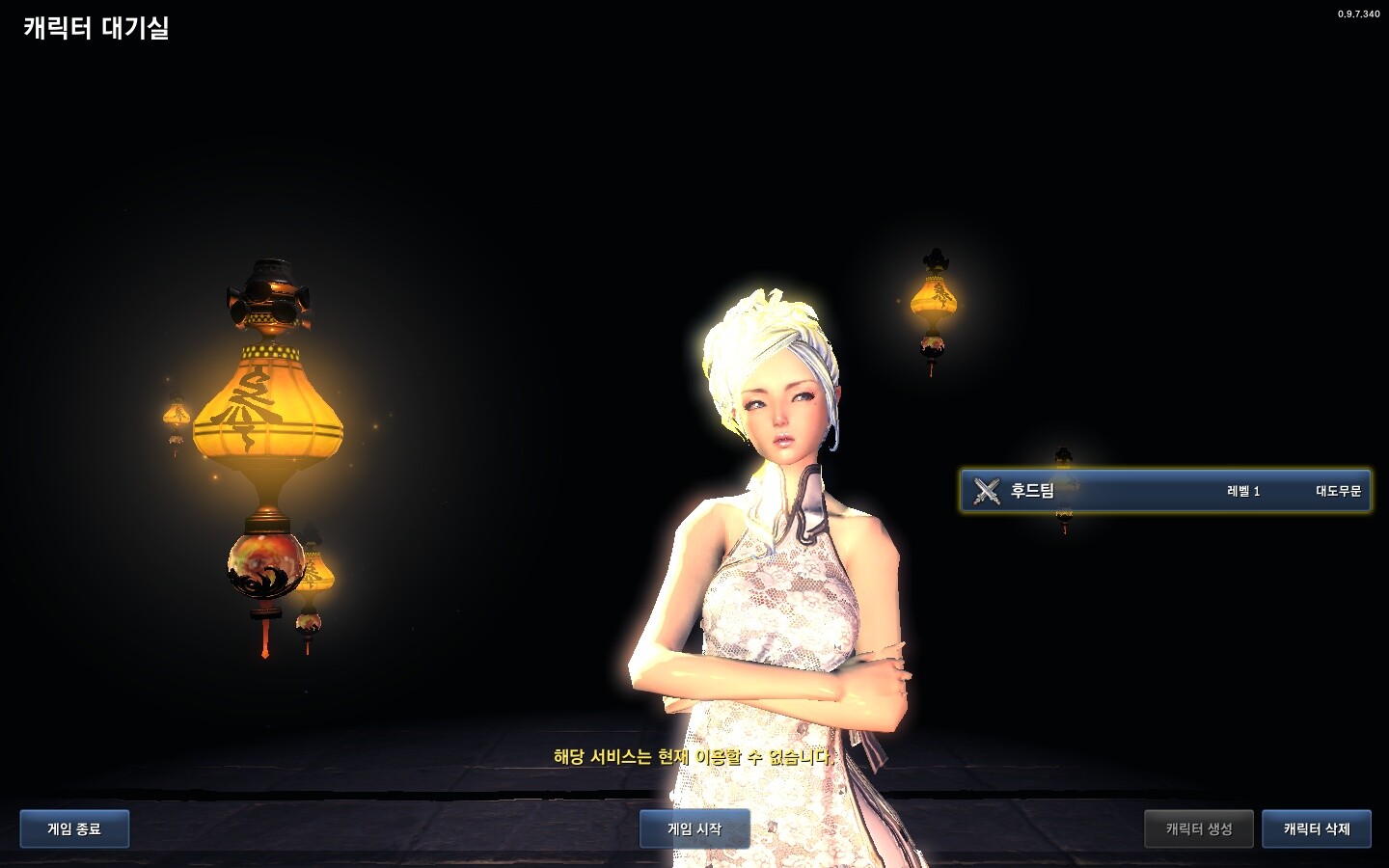
Task: Choose 캐릭터 삭제 to delete character
Action: coord(1317,828)
